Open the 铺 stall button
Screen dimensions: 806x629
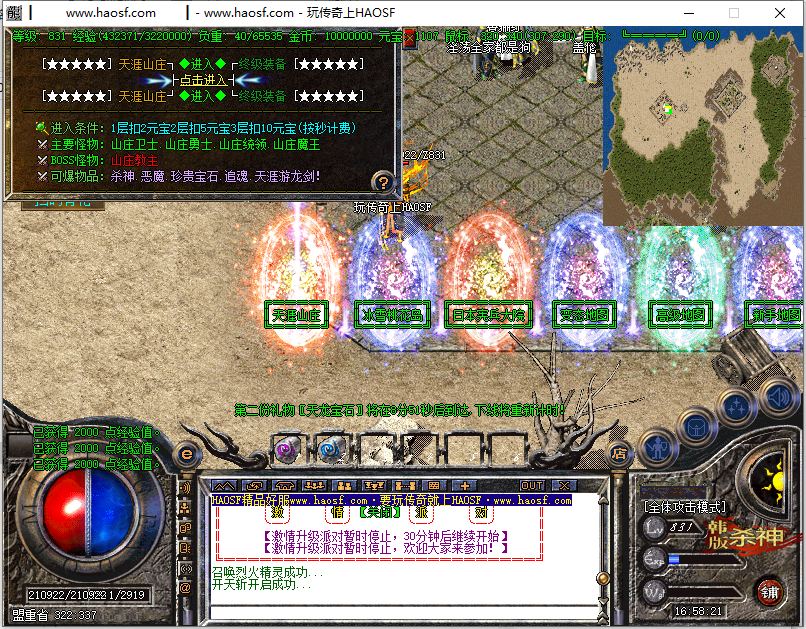[770, 591]
